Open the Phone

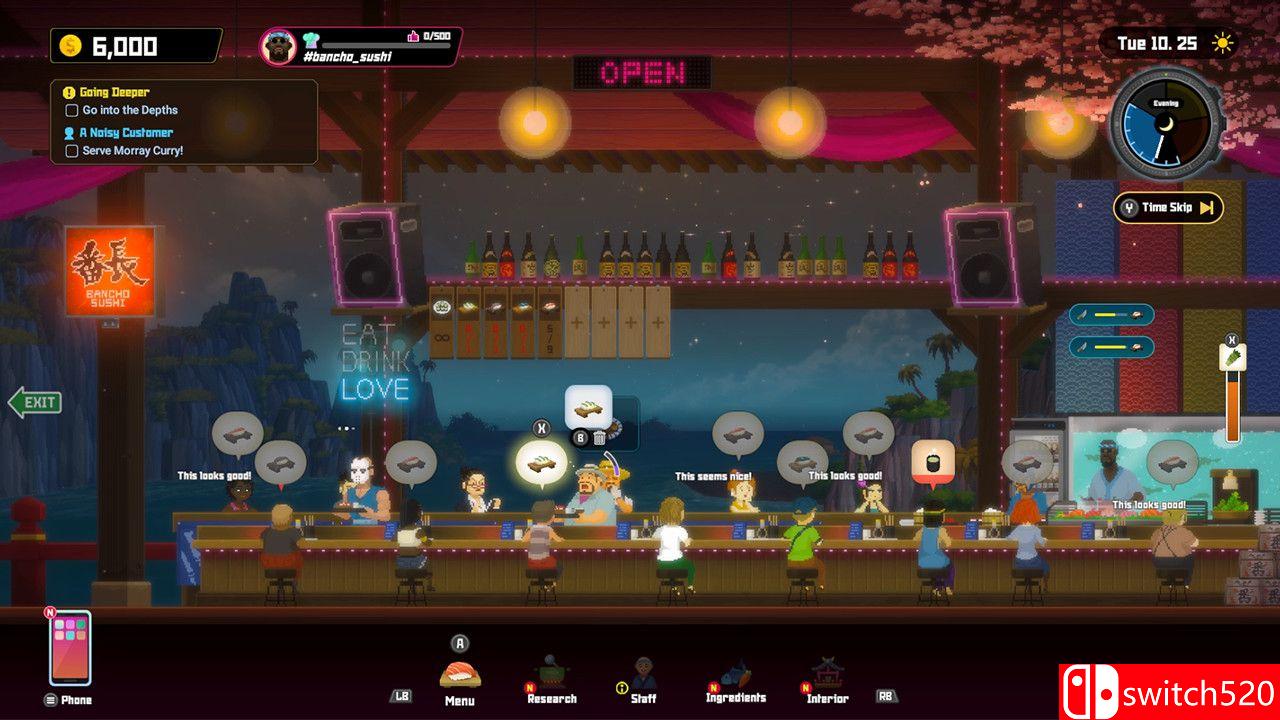click(x=70, y=648)
